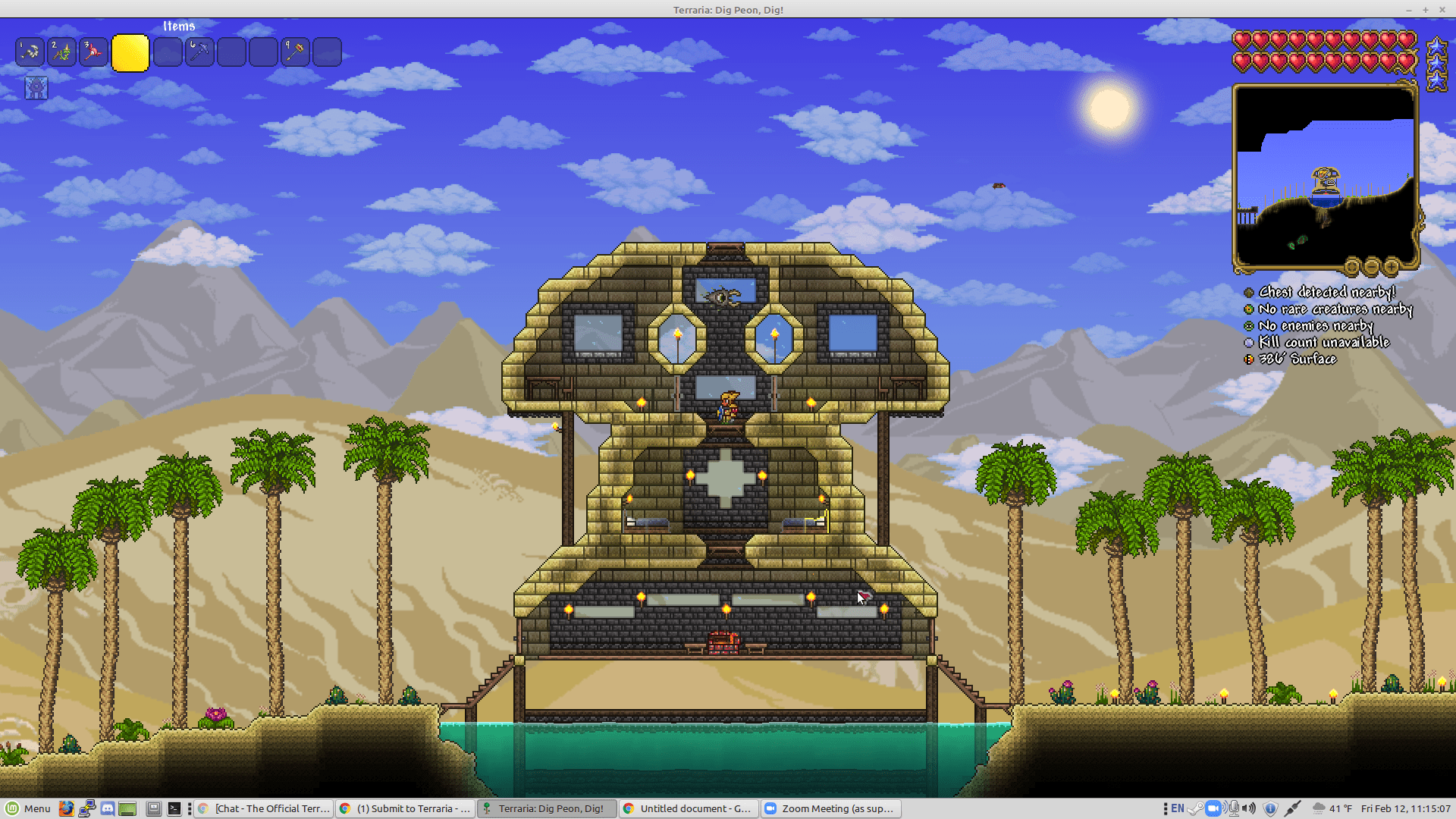Toggle the currently selected yellow hotbar slot

point(130,53)
